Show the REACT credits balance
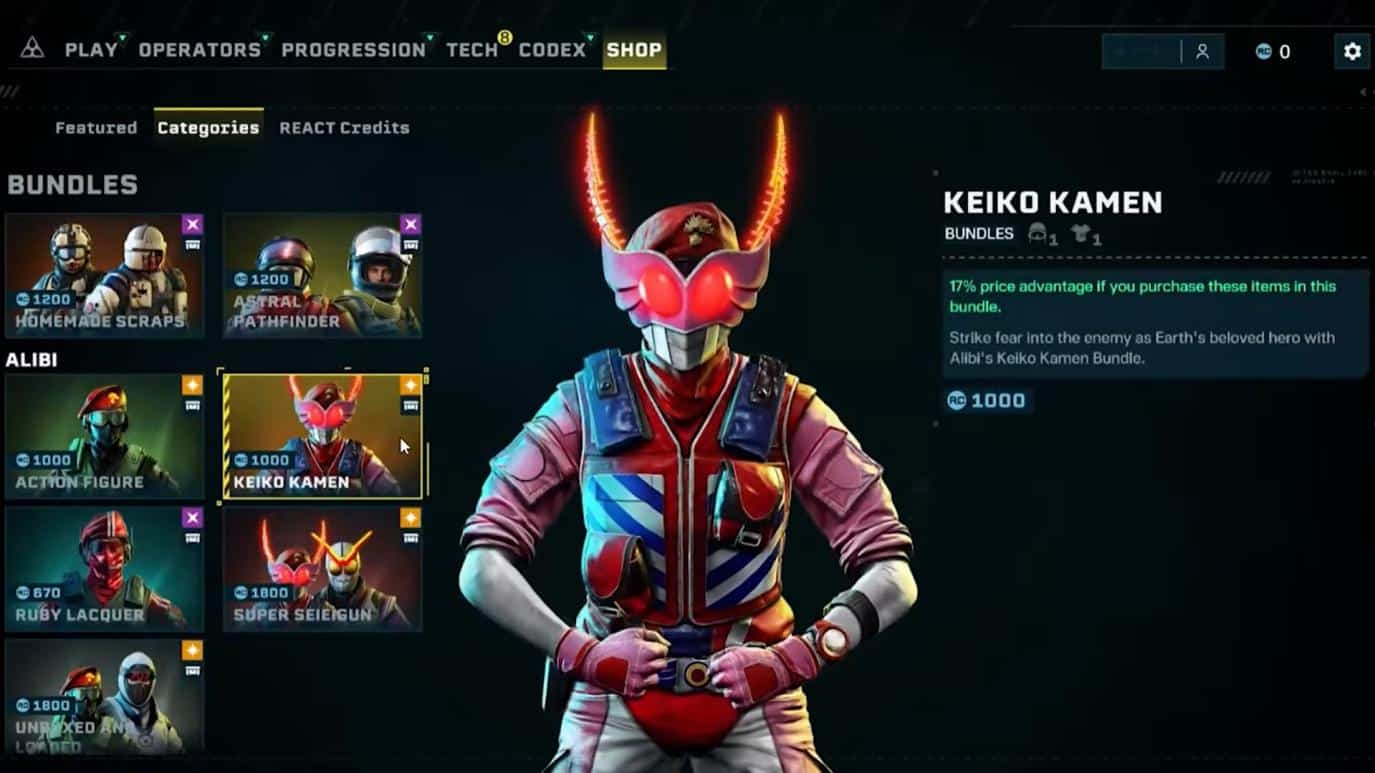 tap(1273, 52)
